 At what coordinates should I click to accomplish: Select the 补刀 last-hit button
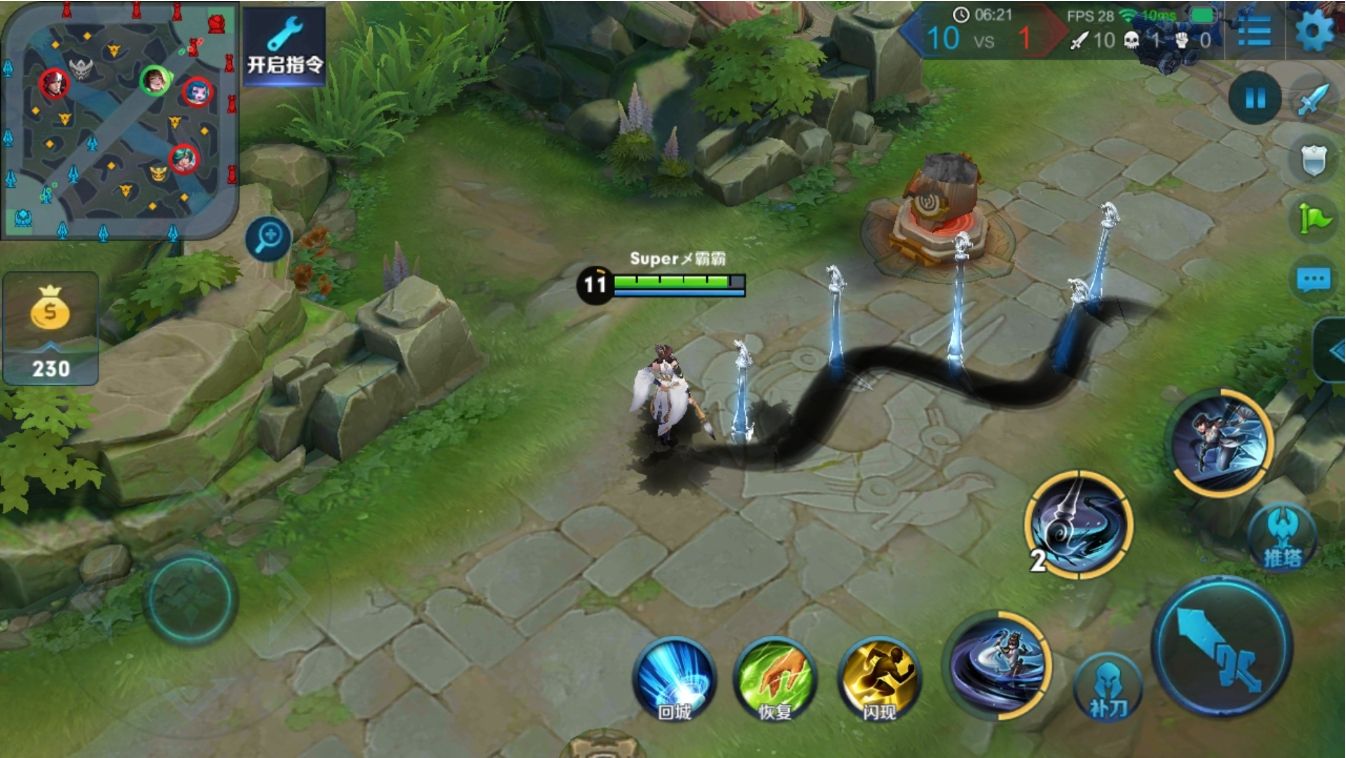pyautogui.click(x=1108, y=687)
